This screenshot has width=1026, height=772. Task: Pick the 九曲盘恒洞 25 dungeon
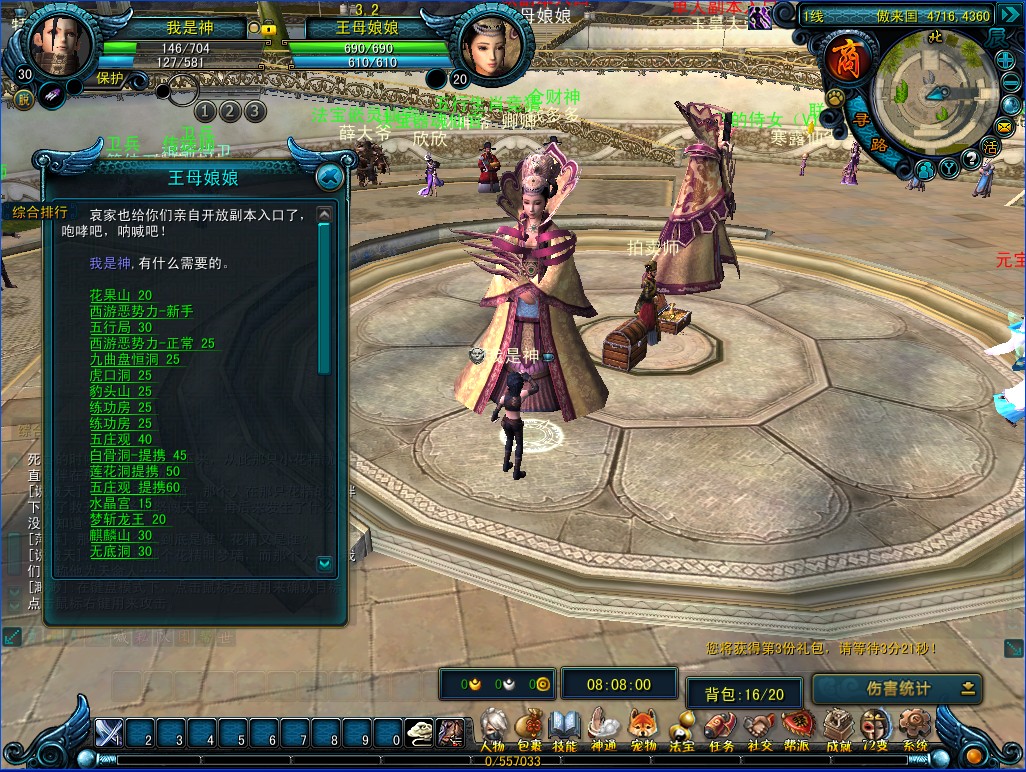pyautogui.click(x=135, y=360)
